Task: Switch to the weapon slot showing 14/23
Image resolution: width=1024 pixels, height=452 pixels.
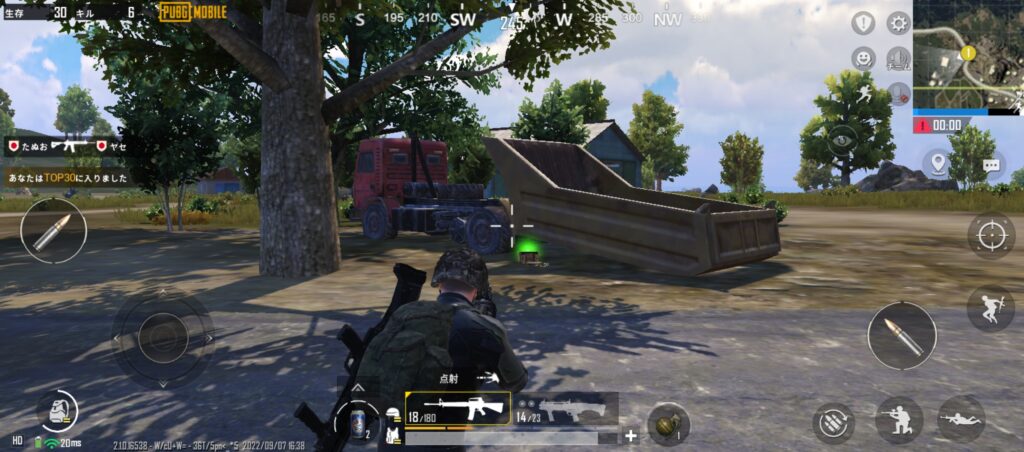Action: [x=565, y=408]
